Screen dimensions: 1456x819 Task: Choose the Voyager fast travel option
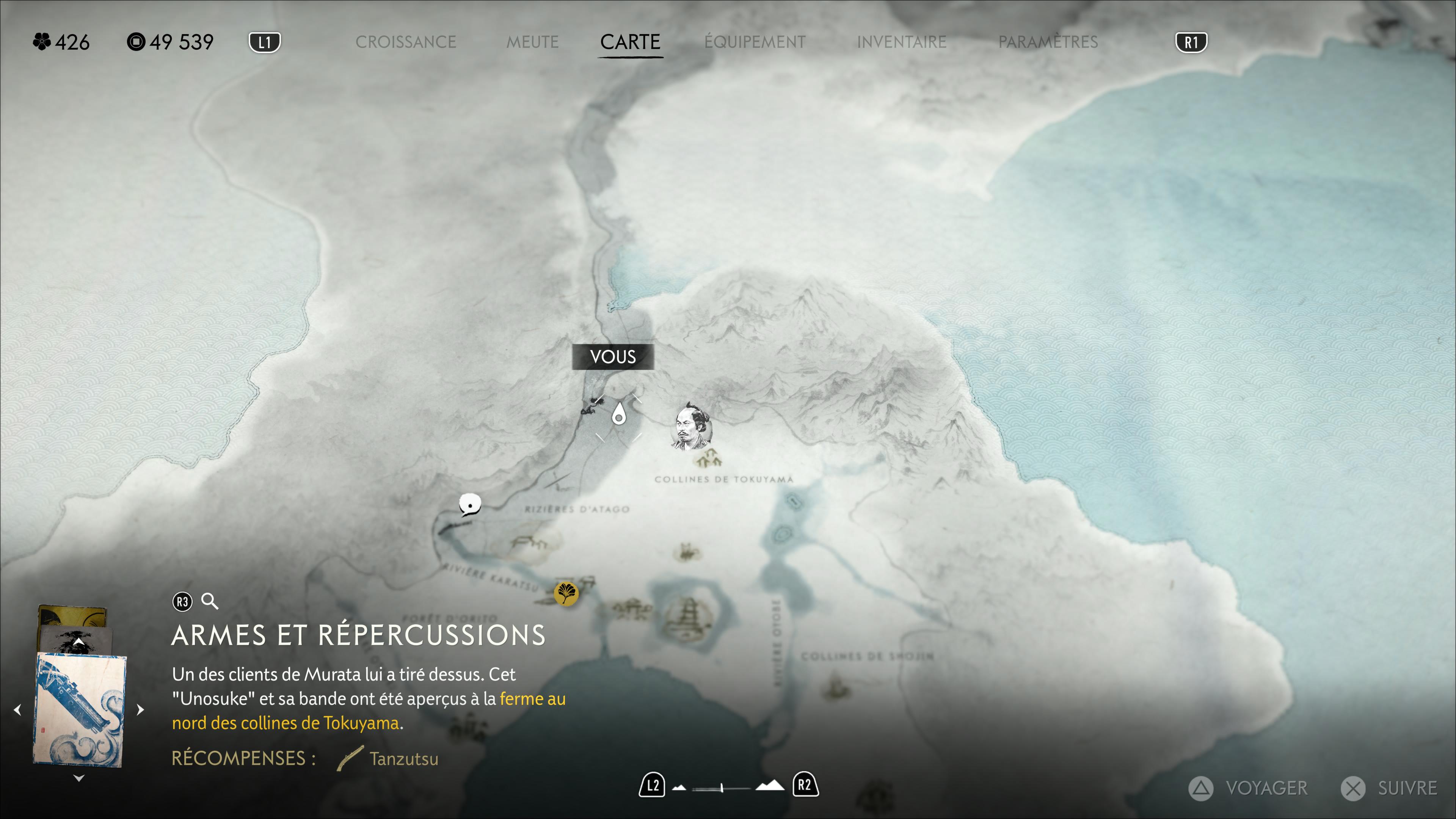(x=1249, y=788)
